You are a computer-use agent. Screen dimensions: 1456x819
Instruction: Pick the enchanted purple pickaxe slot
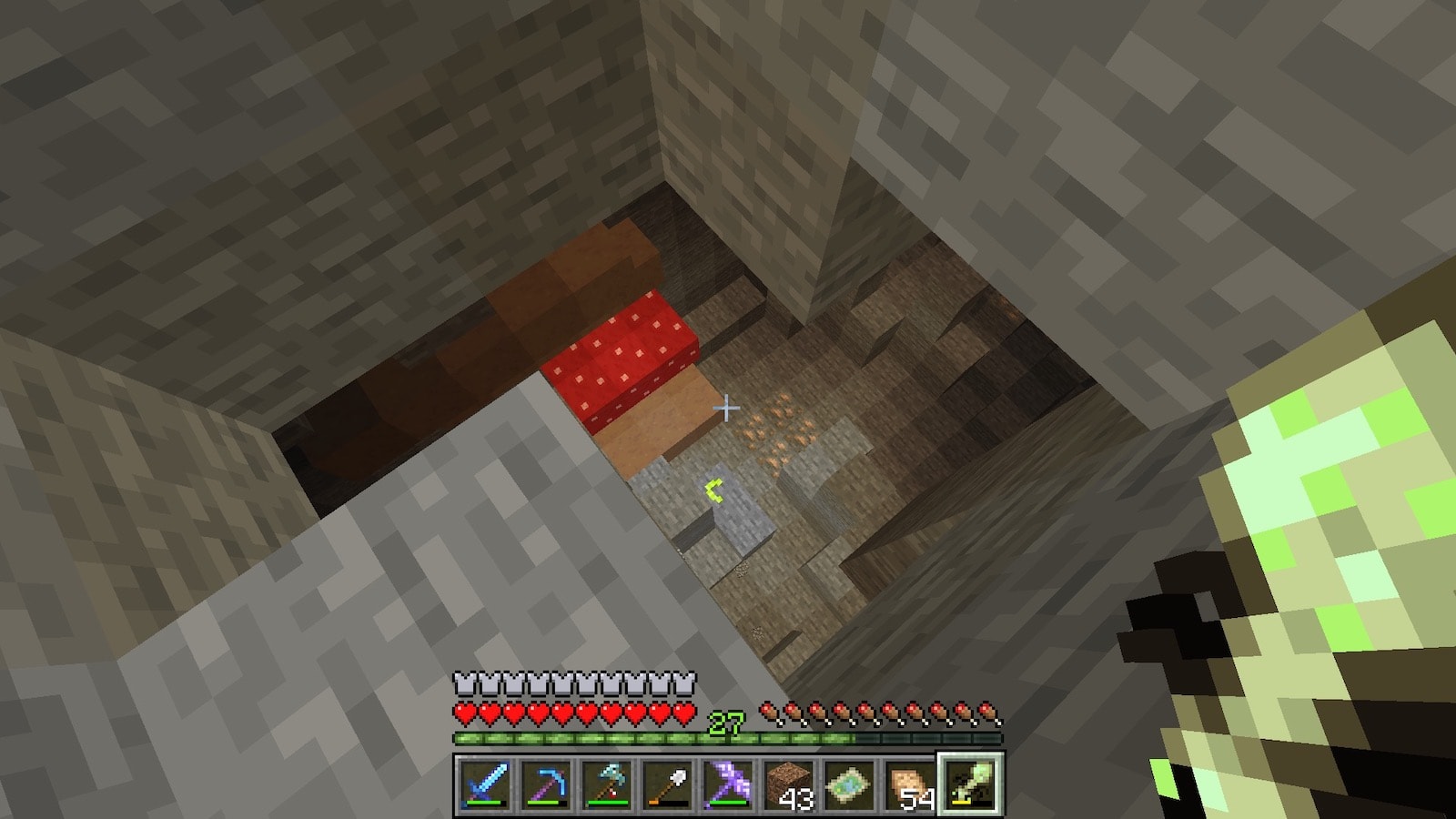coord(726,783)
